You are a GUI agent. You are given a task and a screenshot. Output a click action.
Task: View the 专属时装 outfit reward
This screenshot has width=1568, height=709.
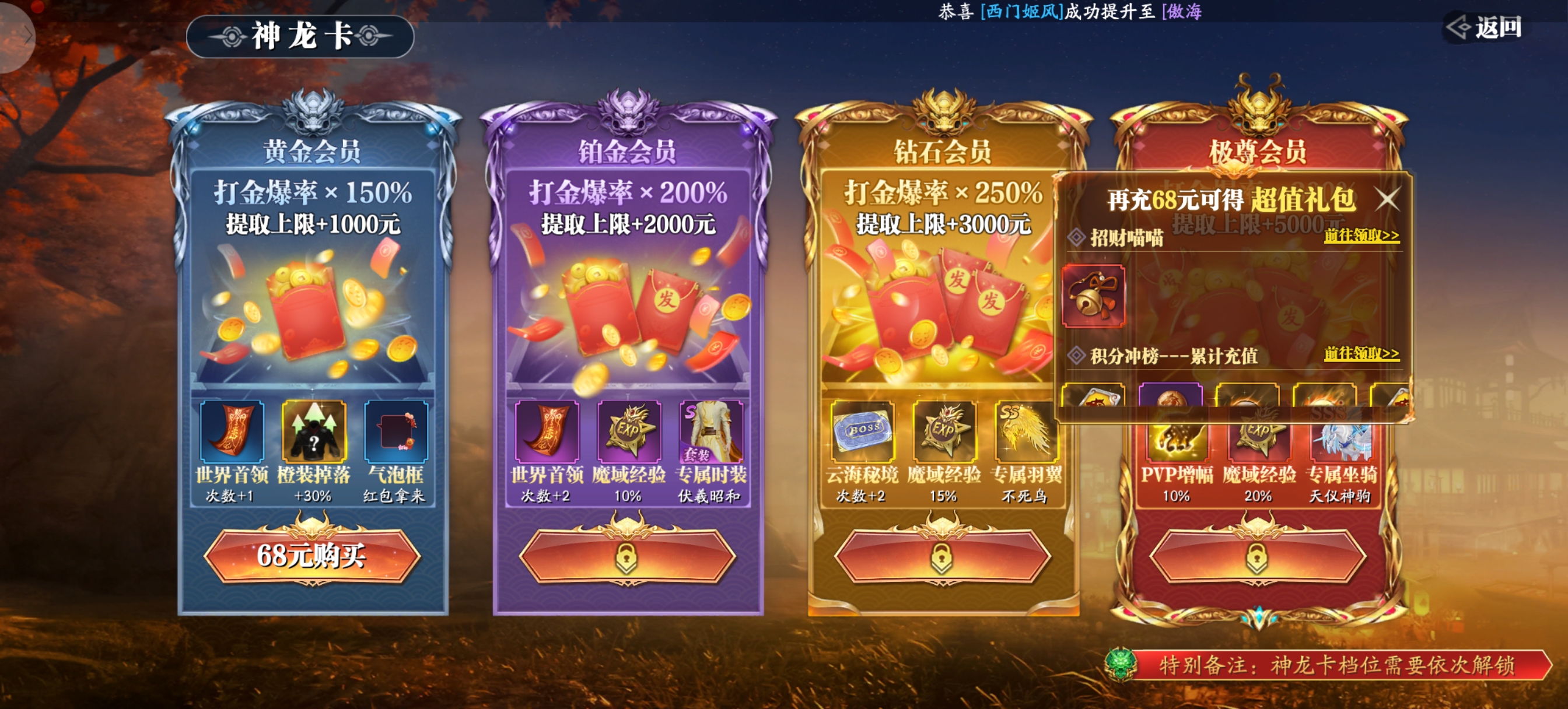[x=711, y=431]
